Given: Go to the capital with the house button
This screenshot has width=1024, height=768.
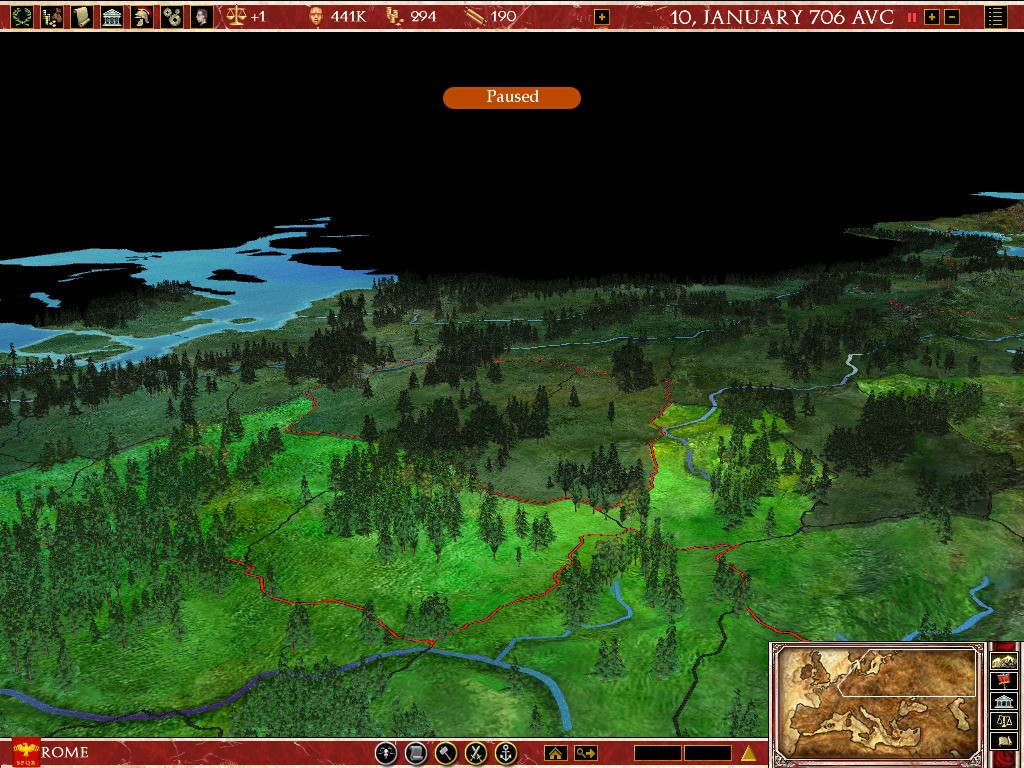Looking at the screenshot, I should coord(555,753).
